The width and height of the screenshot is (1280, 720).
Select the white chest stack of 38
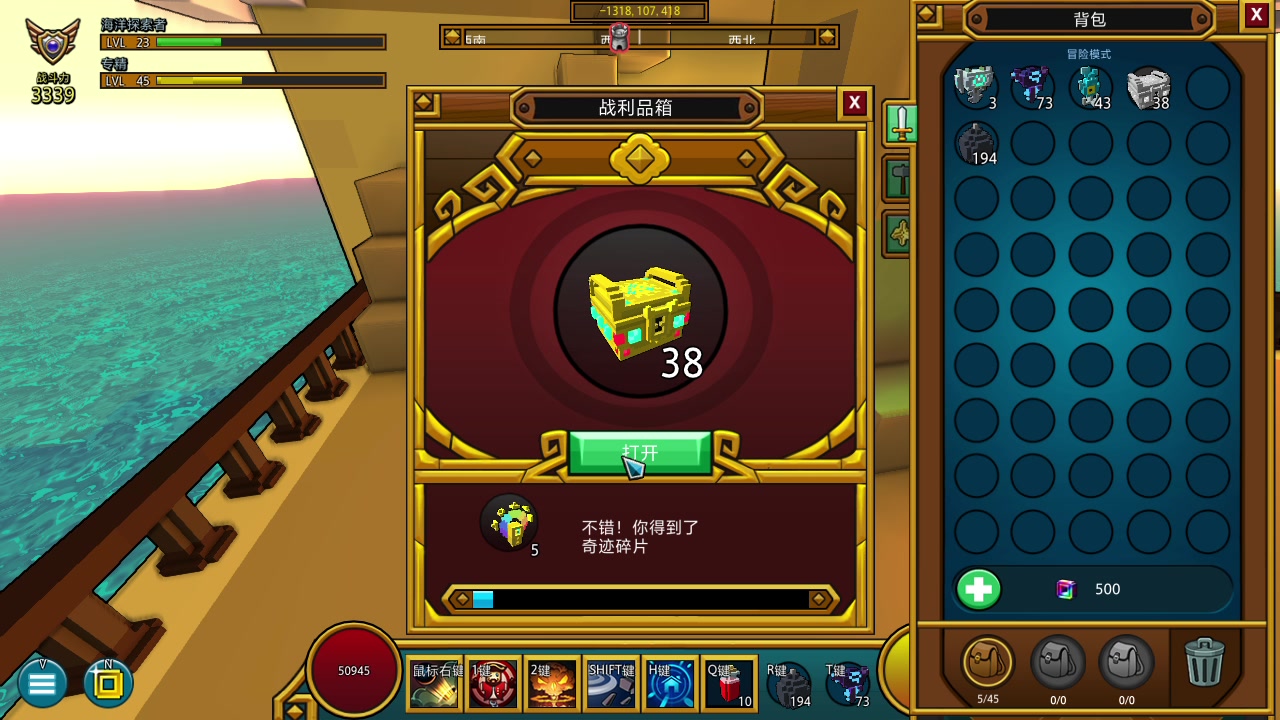pos(1148,88)
